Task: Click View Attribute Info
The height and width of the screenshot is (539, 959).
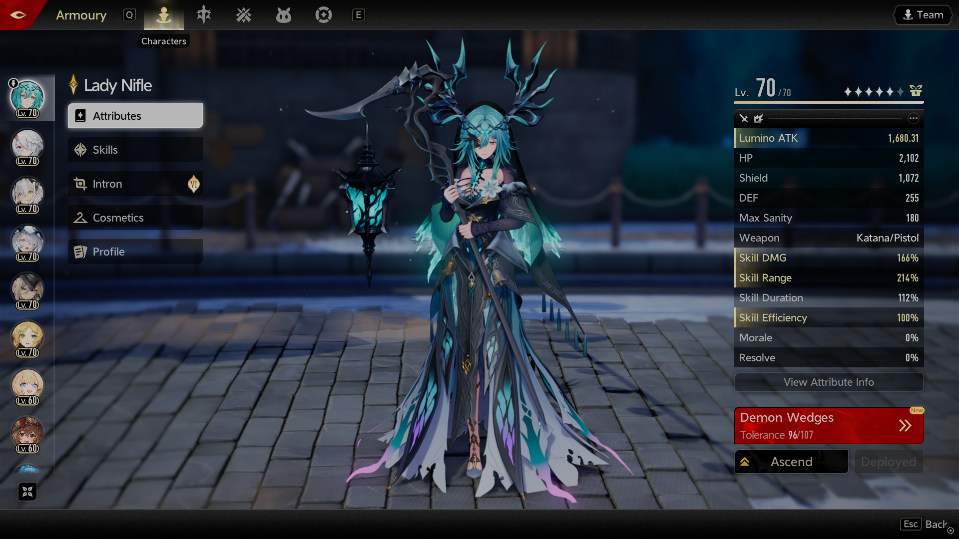Action: click(x=828, y=382)
